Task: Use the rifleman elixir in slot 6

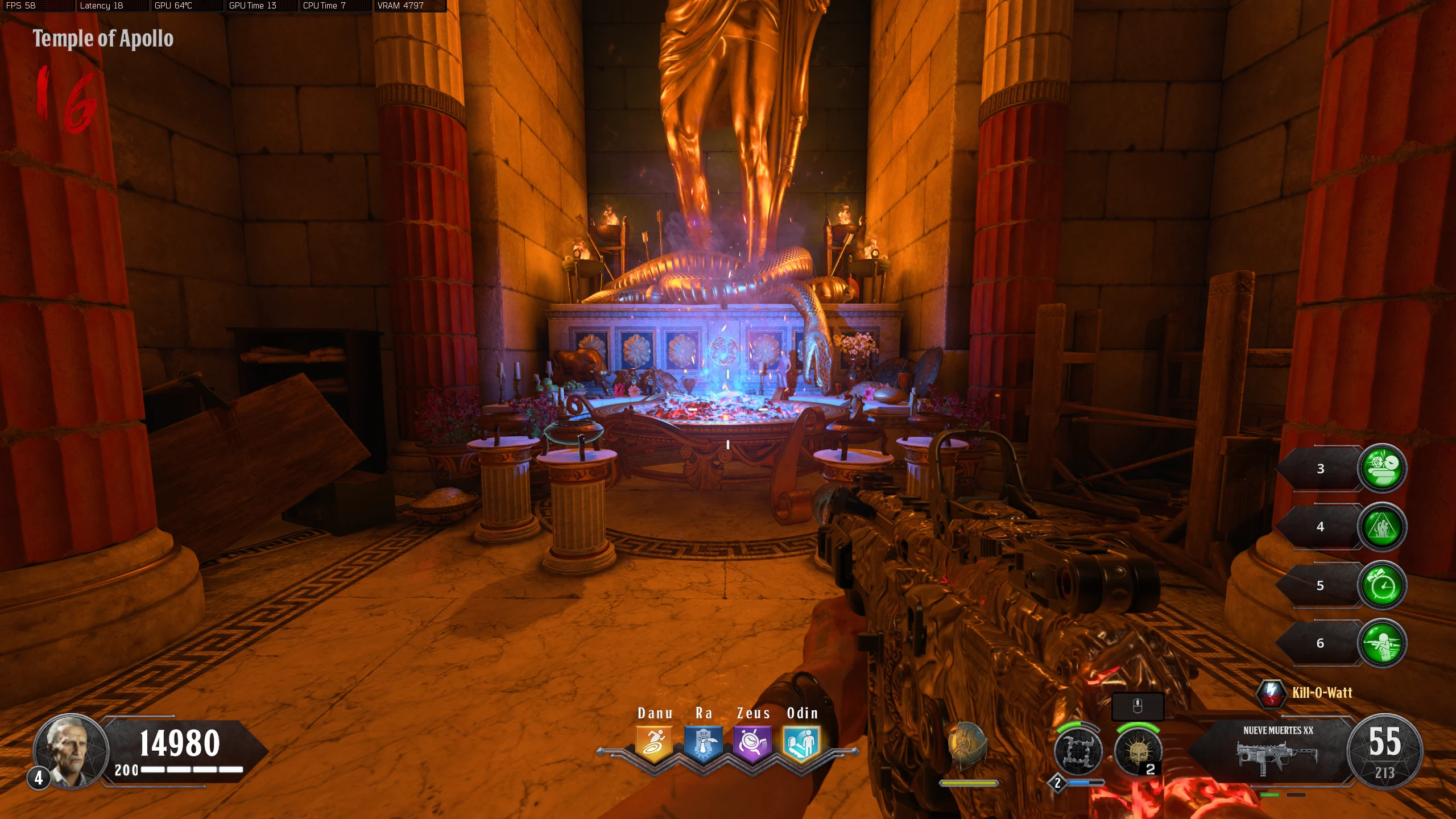Action: pos(1382,643)
